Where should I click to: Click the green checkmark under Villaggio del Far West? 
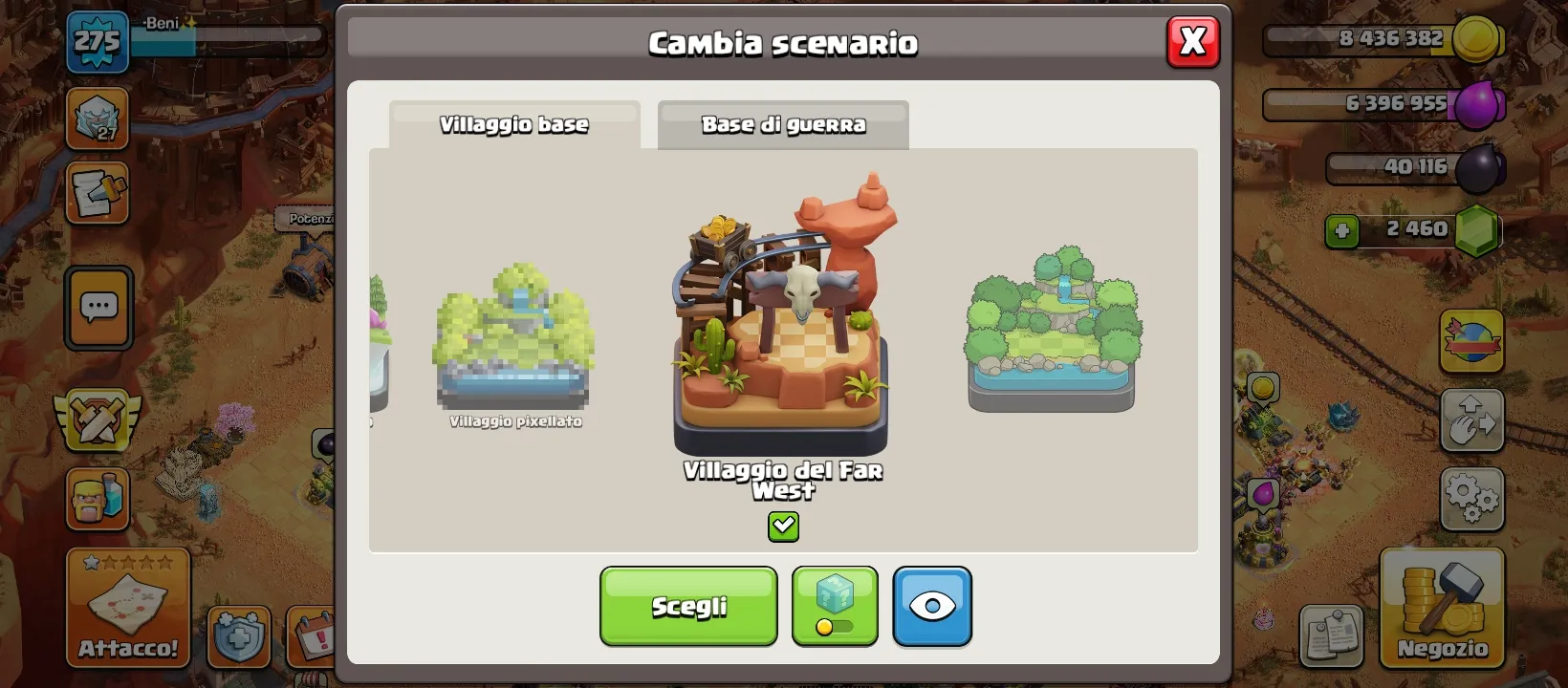(783, 526)
